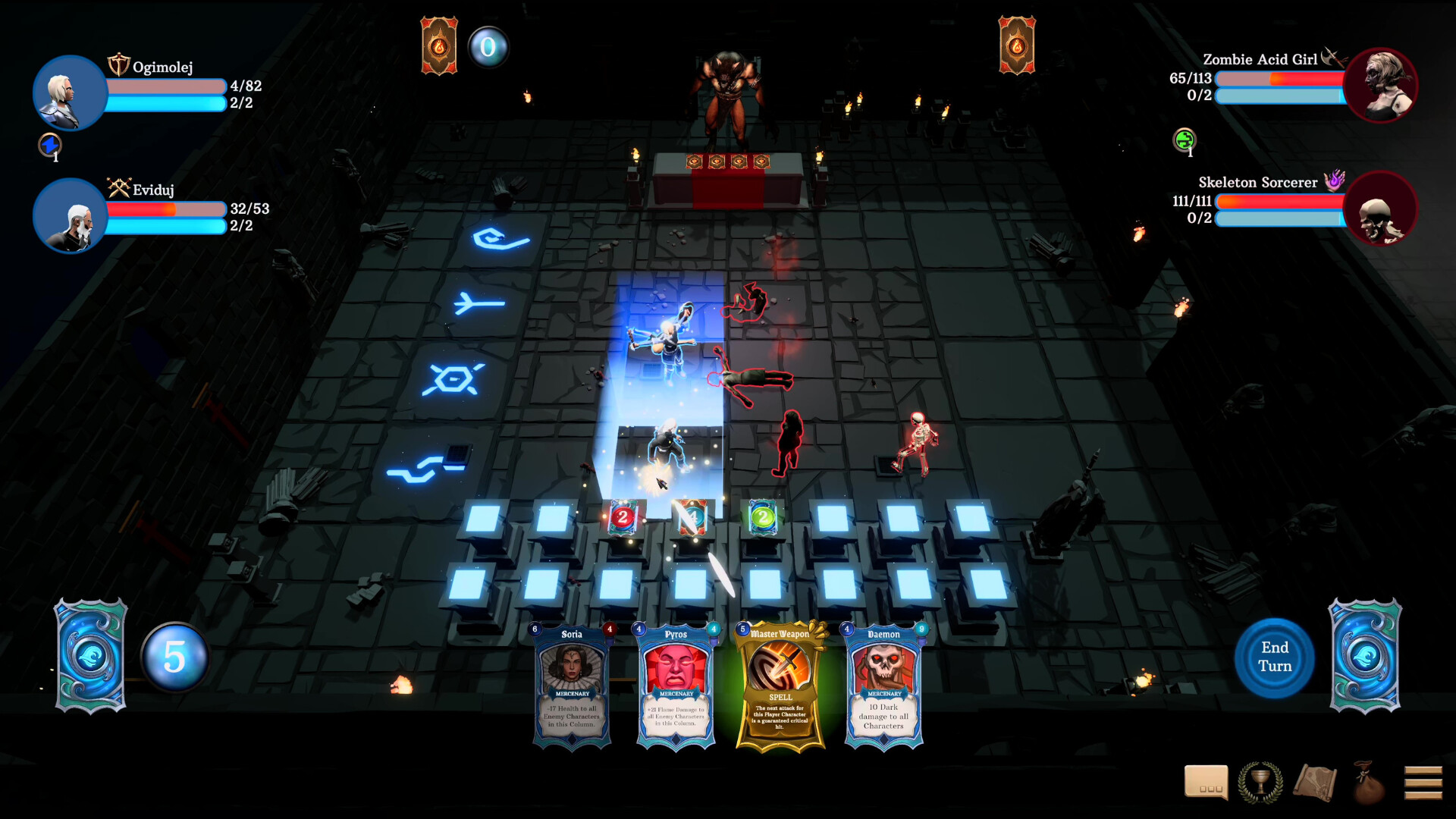Select Ogimolej's shield class icon
1456x819 pixels.
click(118, 64)
